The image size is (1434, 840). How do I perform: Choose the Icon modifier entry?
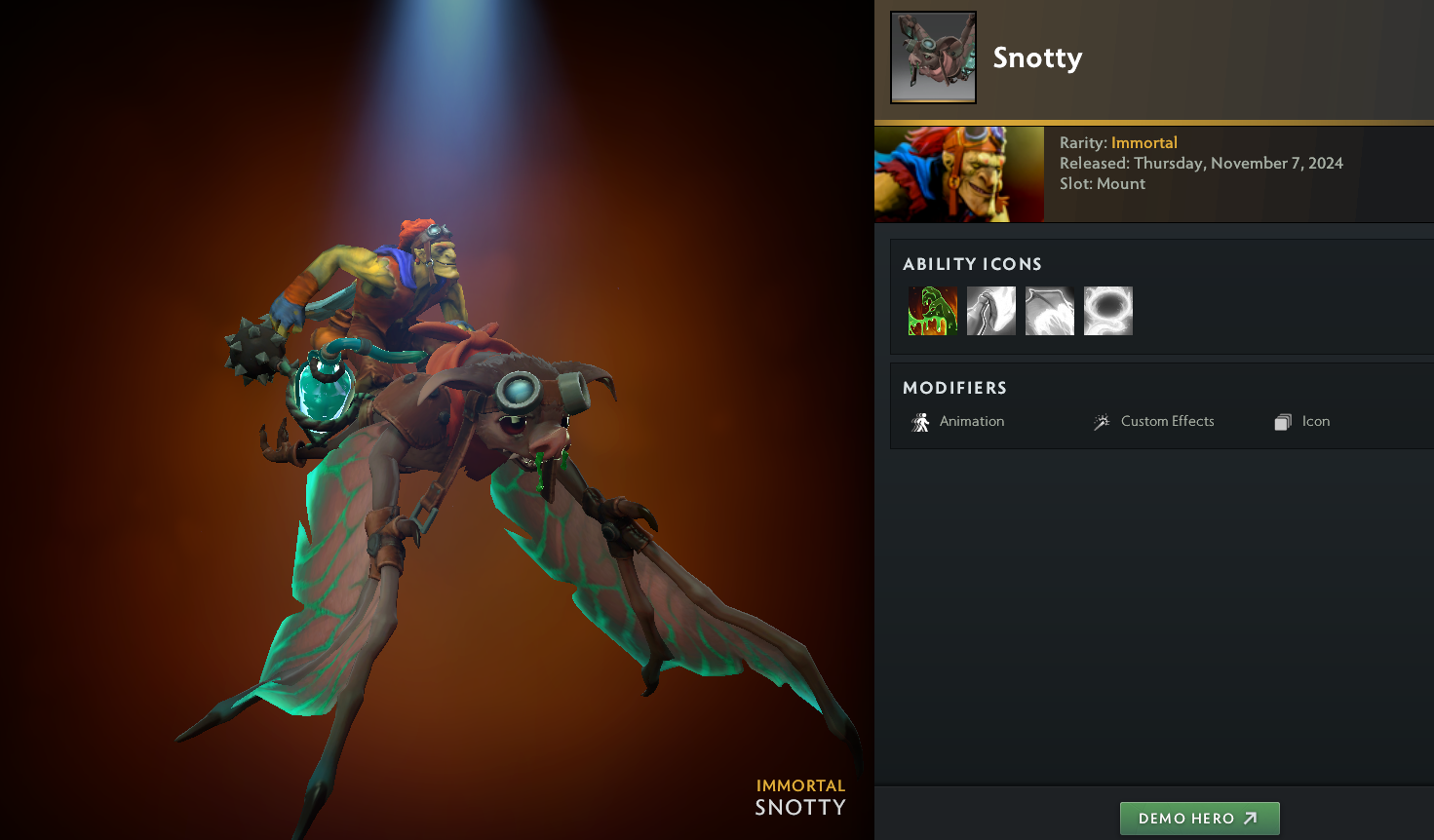click(1302, 422)
